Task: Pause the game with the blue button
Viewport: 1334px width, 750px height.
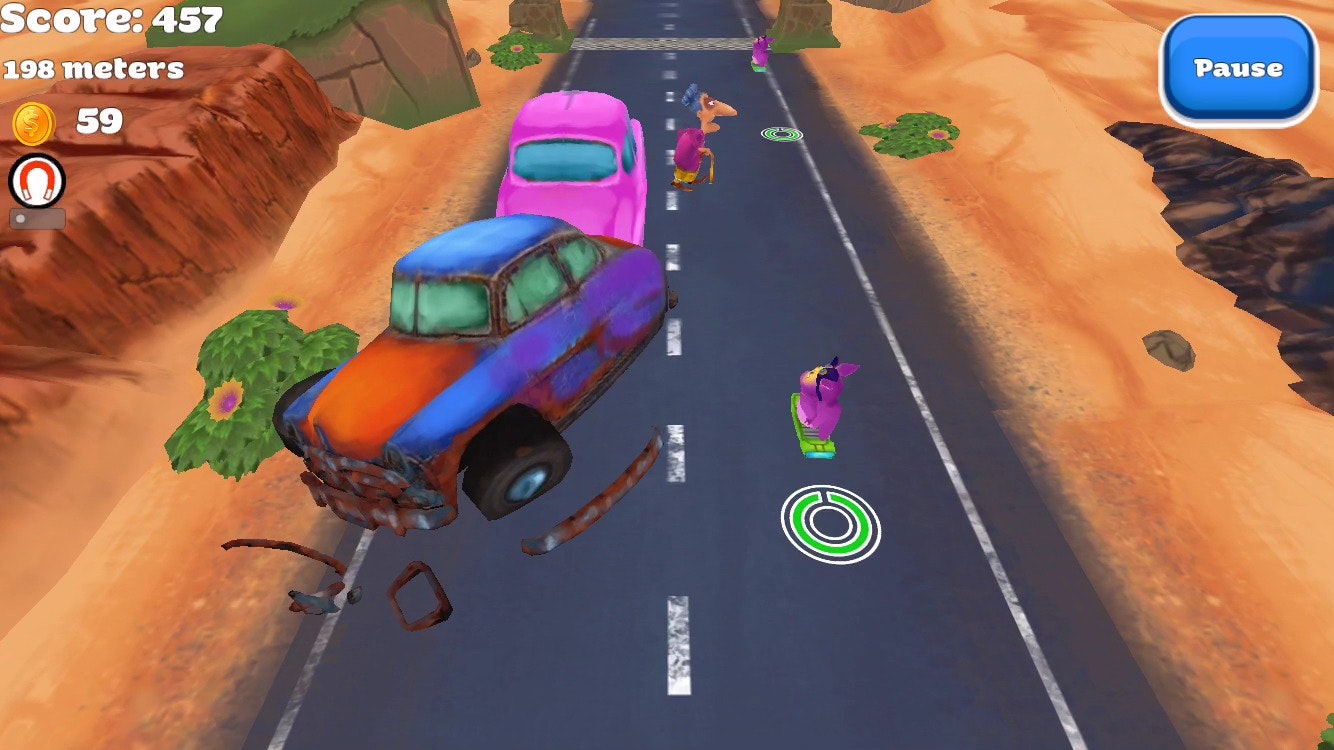Action: point(1238,69)
